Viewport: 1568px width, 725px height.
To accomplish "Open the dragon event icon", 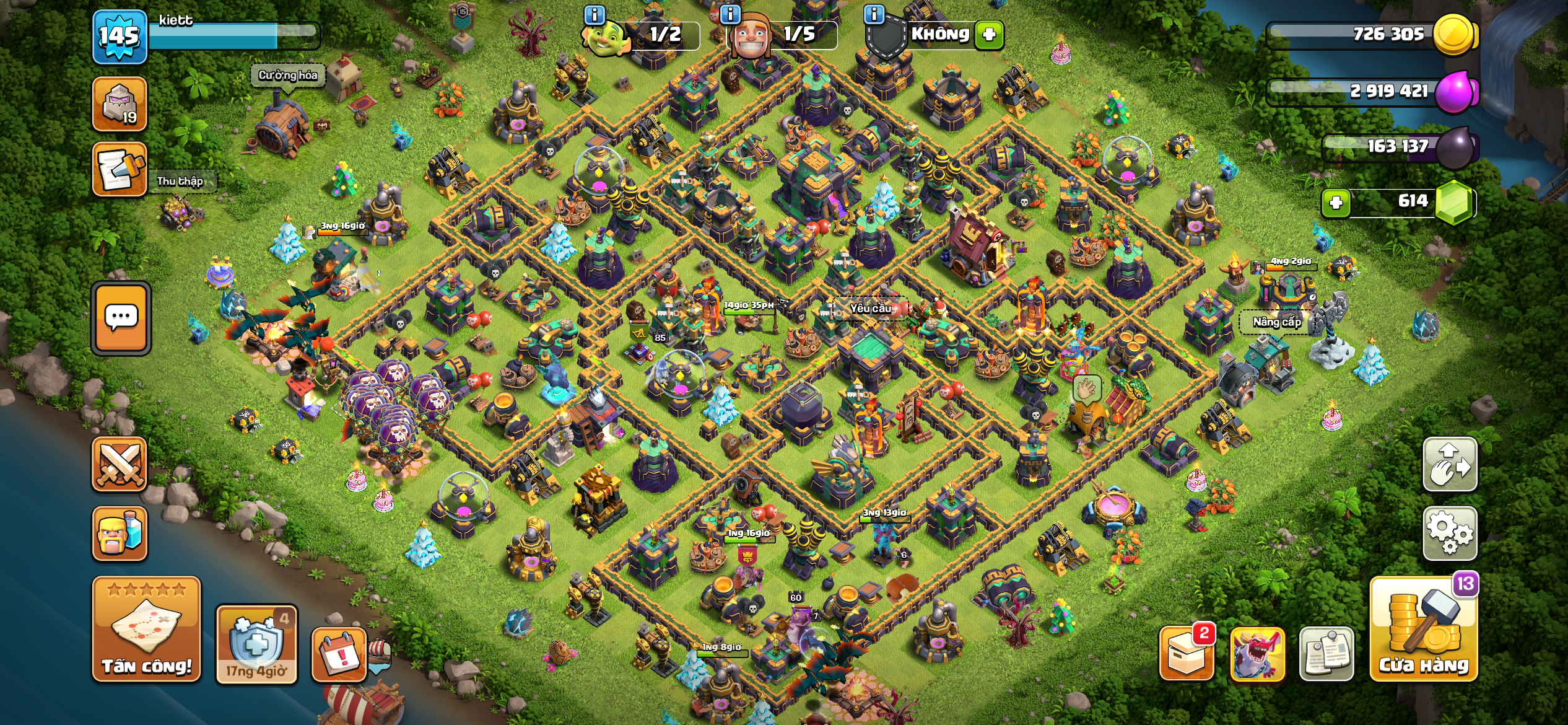I will (x=1257, y=654).
